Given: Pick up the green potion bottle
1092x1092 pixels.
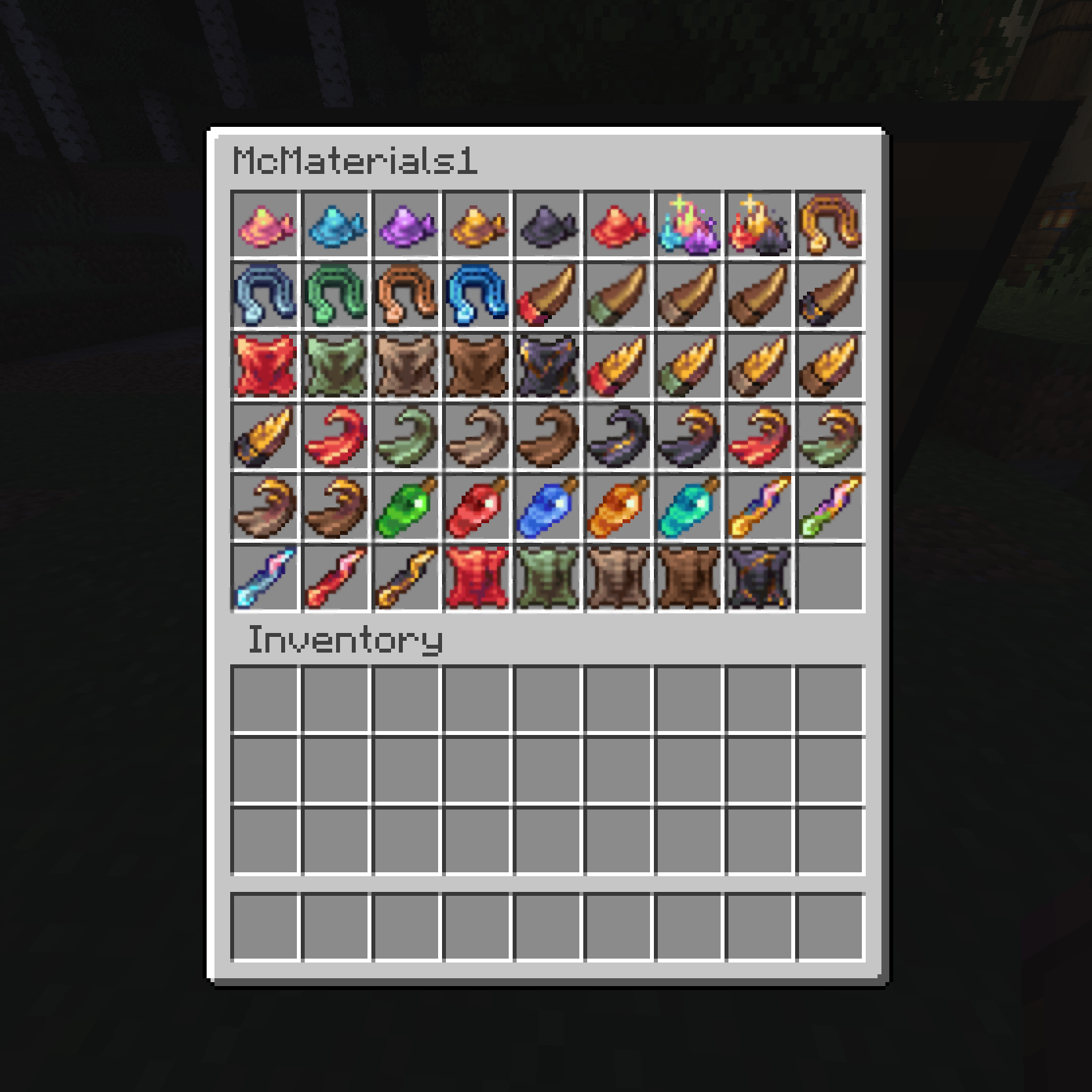Looking at the screenshot, I should point(407,507).
